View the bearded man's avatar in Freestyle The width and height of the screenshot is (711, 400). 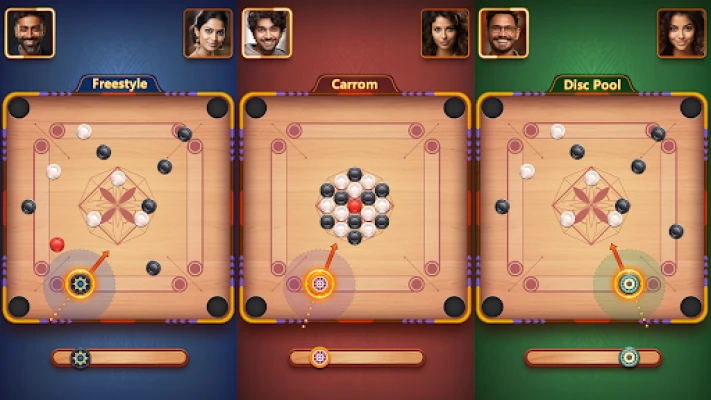30,33
